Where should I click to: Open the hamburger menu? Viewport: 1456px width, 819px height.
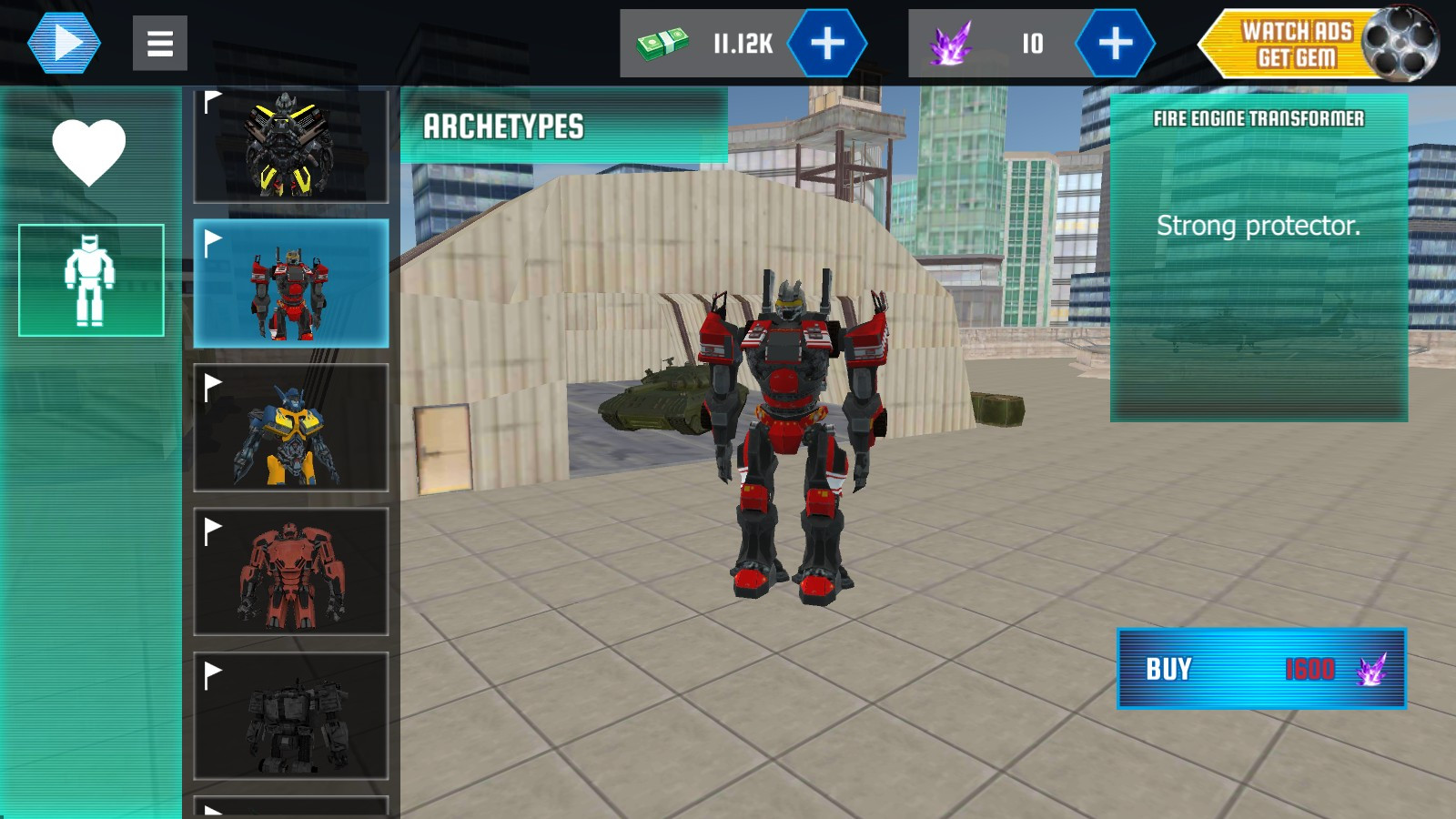click(x=160, y=43)
